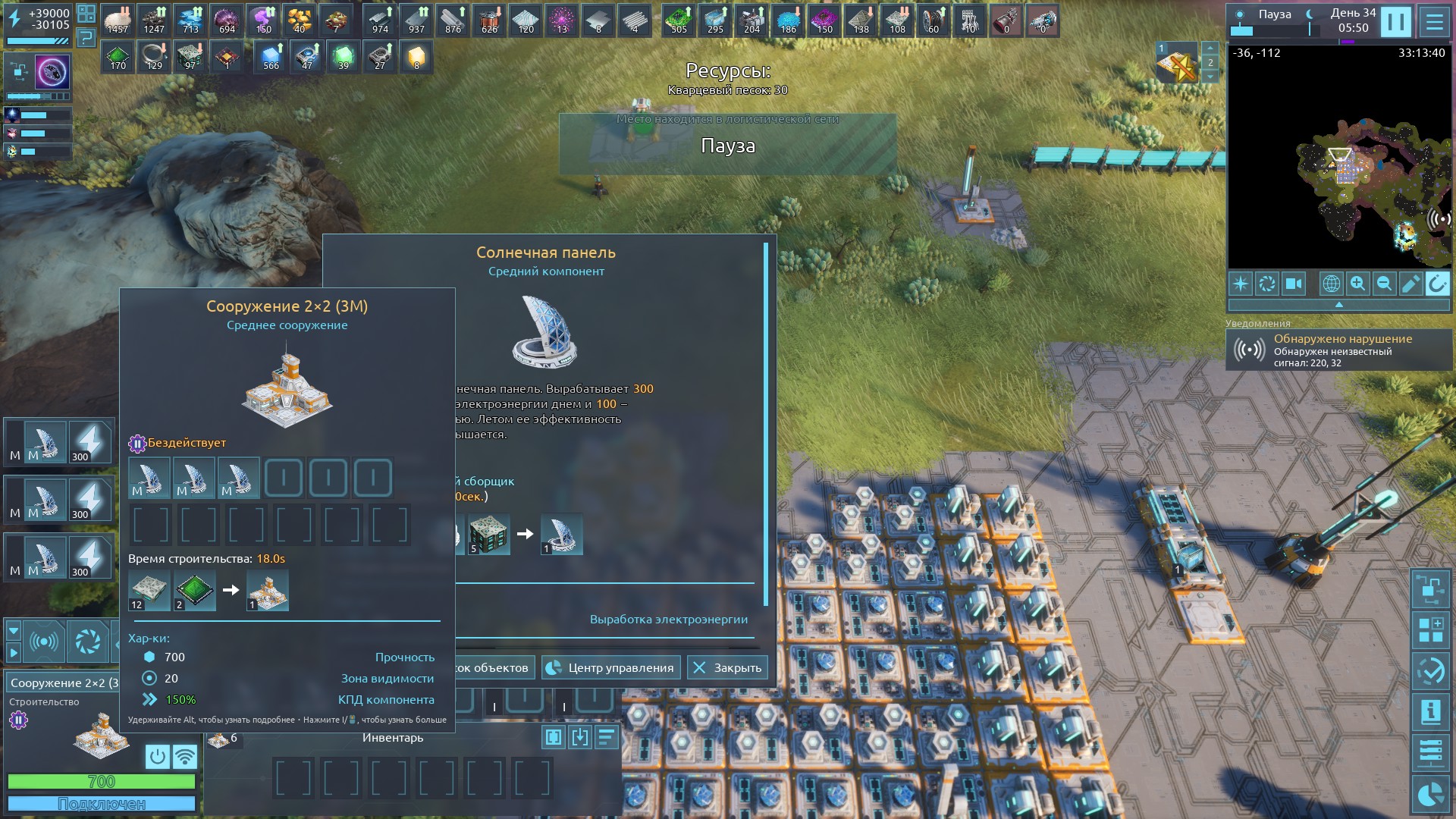
Task: Toggle the game pause button
Action: (x=1395, y=22)
